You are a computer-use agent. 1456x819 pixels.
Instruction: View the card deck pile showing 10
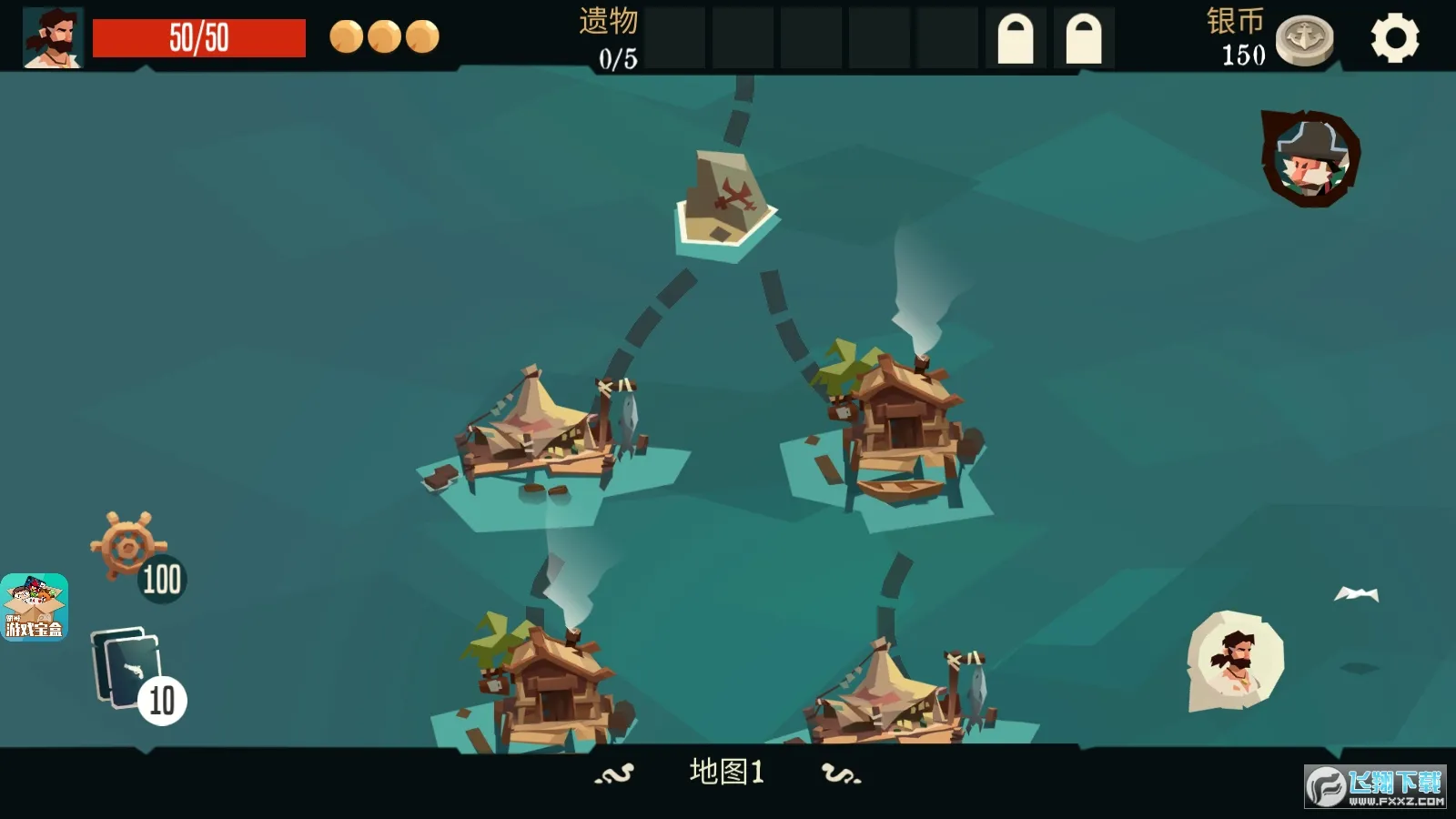[x=127, y=669]
